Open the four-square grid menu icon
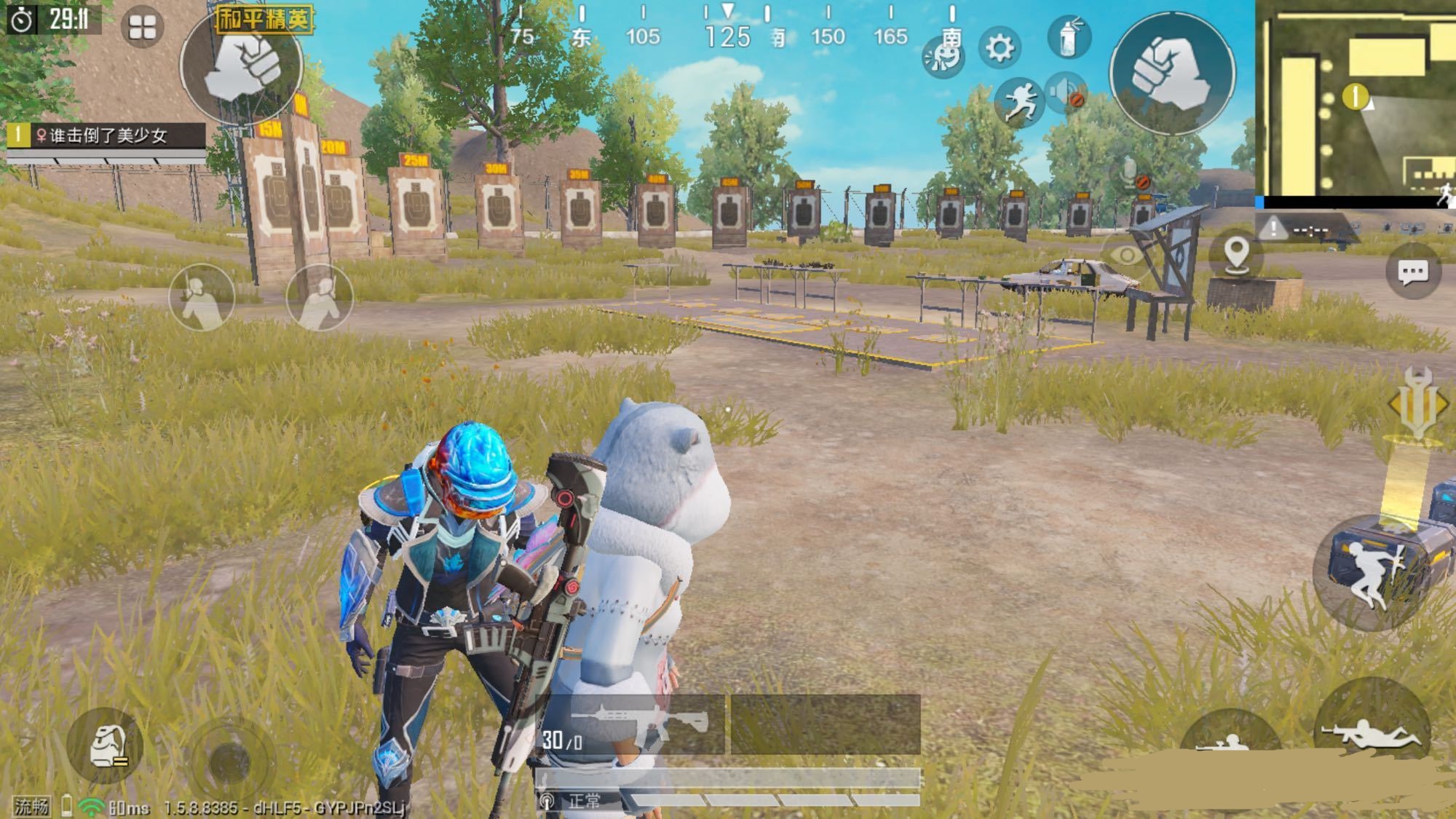The width and height of the screenshot is (1456, 819). pyautogui.click(x=142, y=28)
